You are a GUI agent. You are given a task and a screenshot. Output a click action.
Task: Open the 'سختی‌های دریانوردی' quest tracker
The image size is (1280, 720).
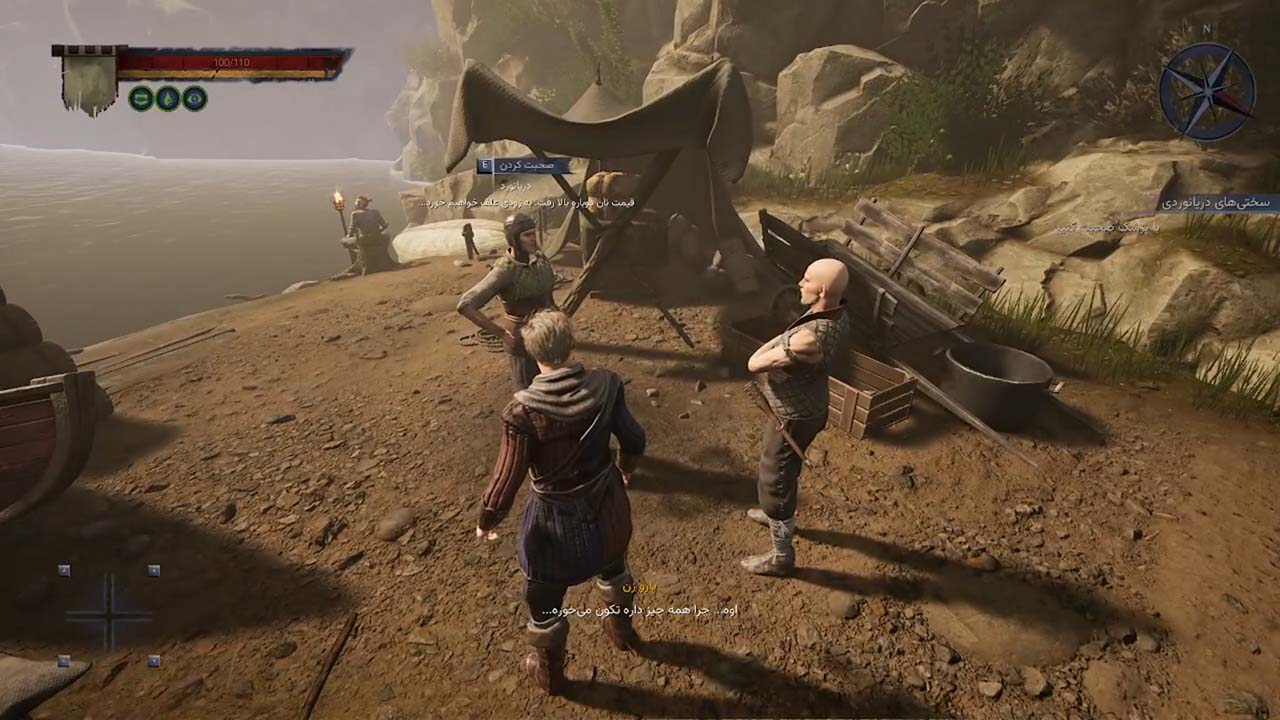(1215, 202)
